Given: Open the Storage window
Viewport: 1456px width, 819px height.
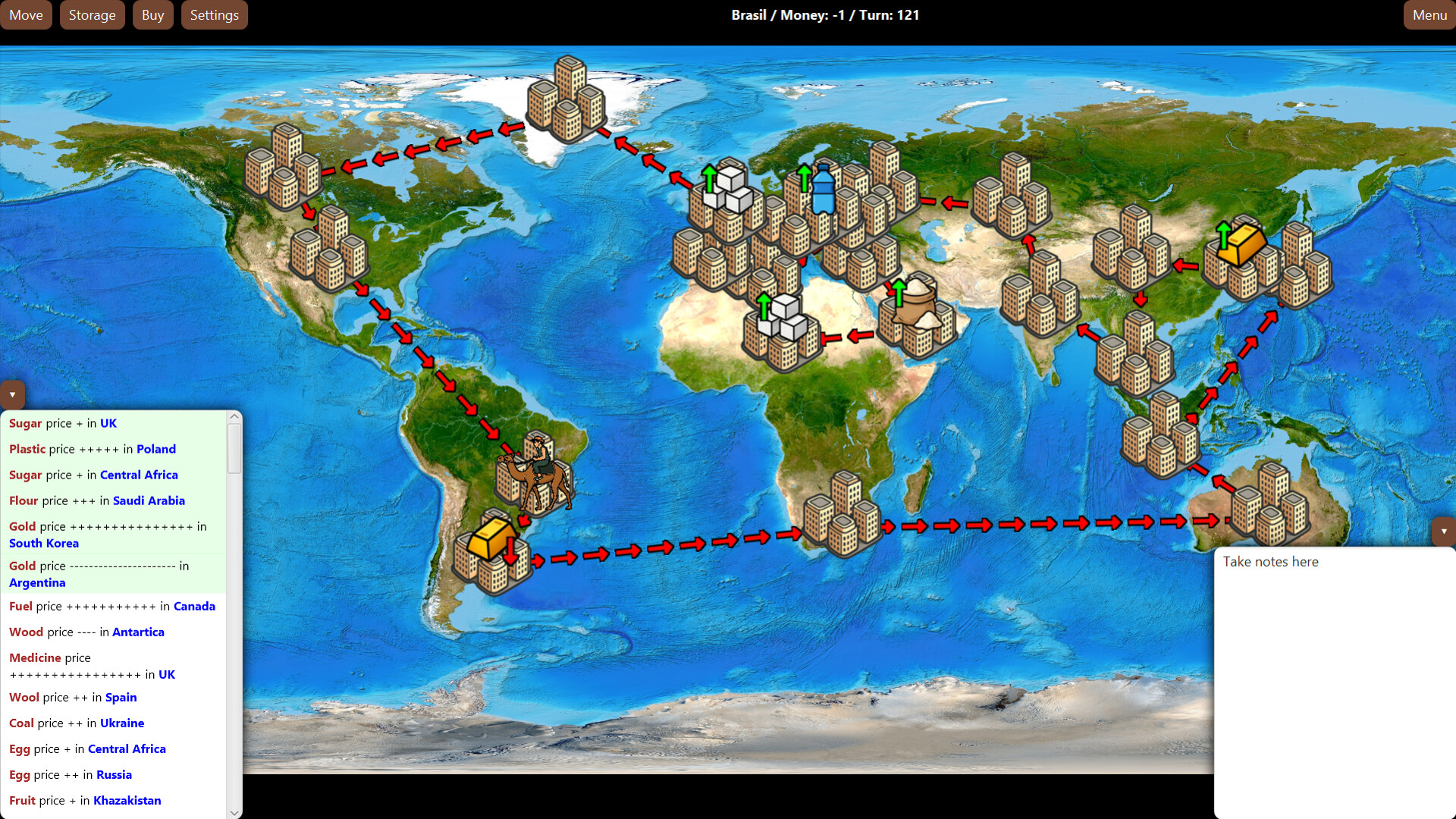Looking at the screenshot, I should coord(92,14).
